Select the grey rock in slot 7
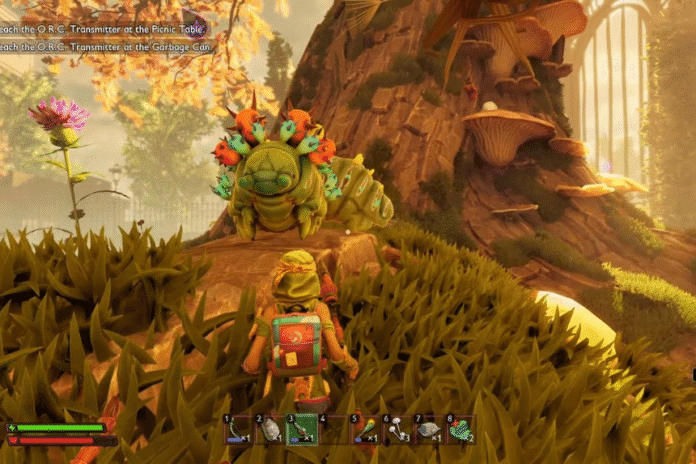 click(429, 430)
